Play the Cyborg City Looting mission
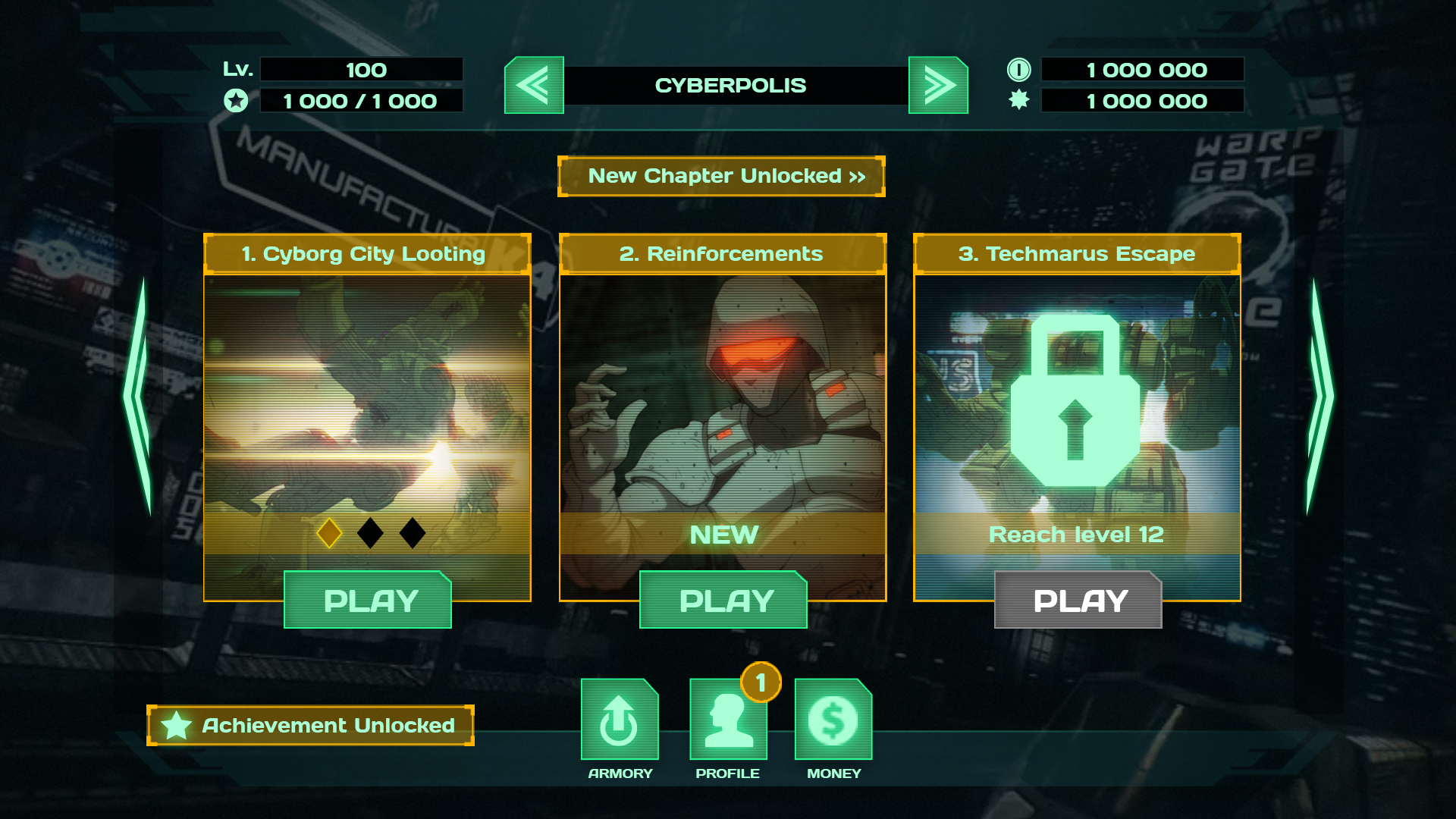Viewport: 1456px width, 819px height. [x=368, y=600]
